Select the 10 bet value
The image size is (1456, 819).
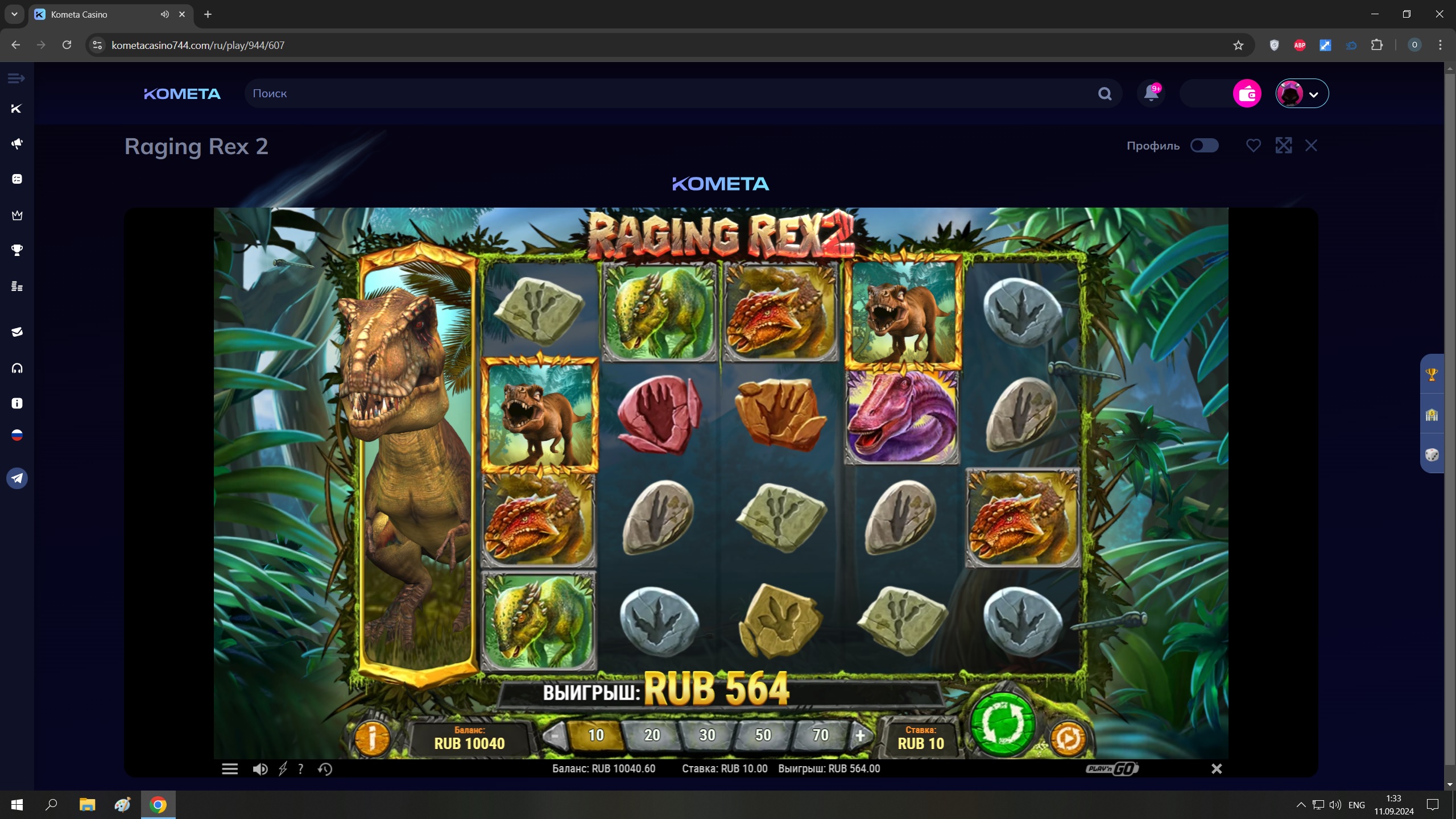pyautogui.click(x=595, y=735)
